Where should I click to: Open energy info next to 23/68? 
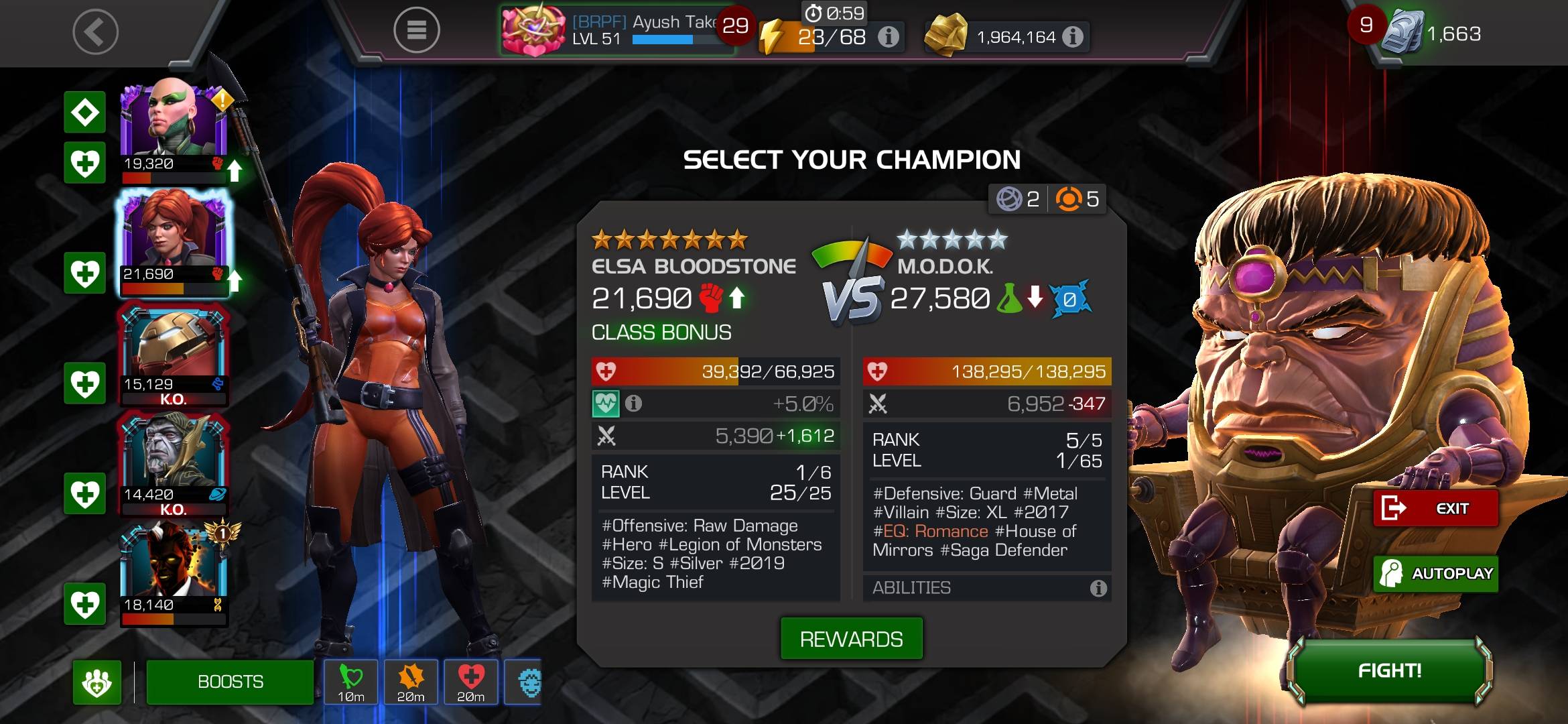tap(889, 37)
